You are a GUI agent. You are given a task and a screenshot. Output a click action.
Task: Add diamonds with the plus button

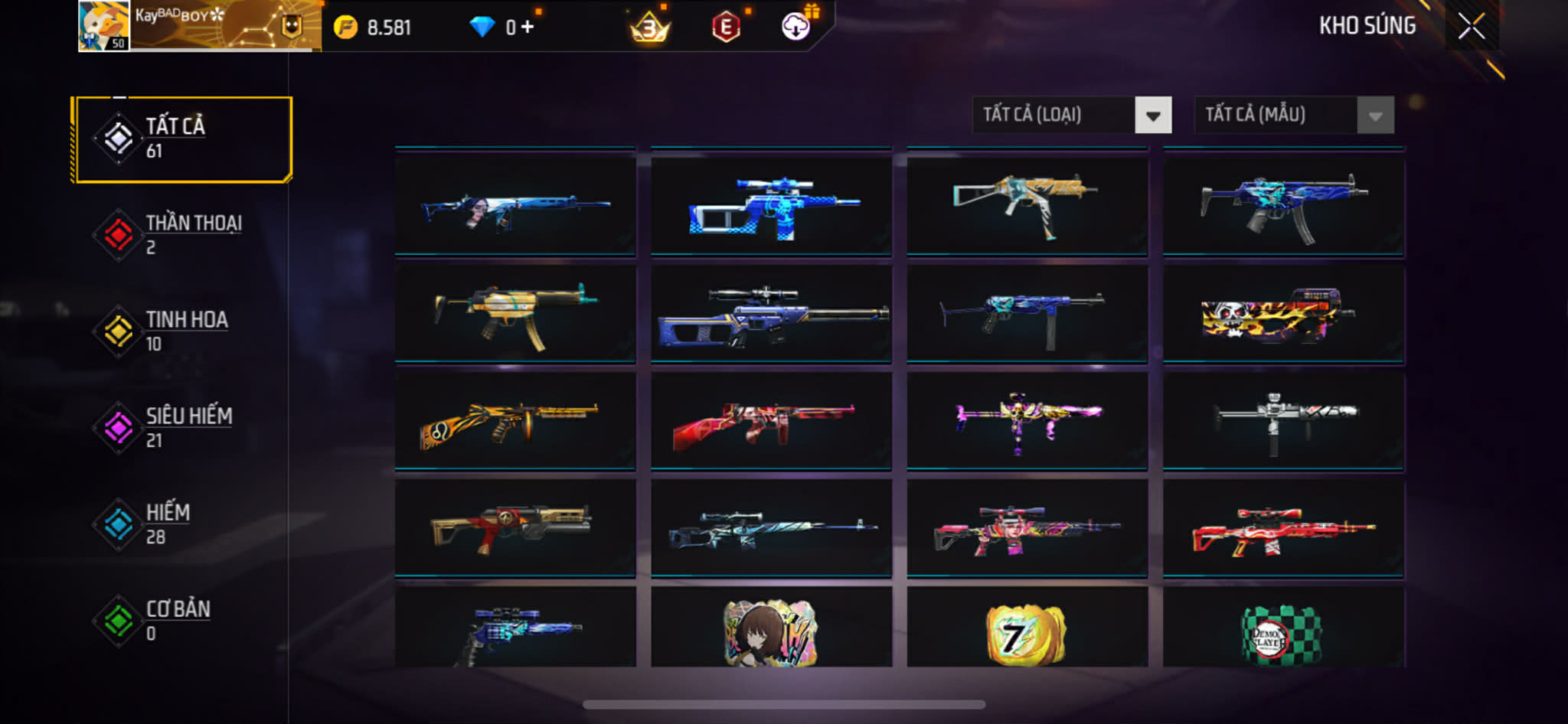click(527, 28)
